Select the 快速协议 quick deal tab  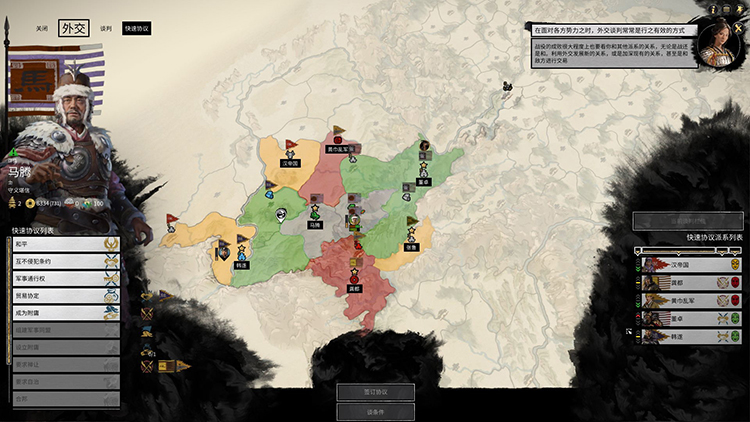click(137, 29)
